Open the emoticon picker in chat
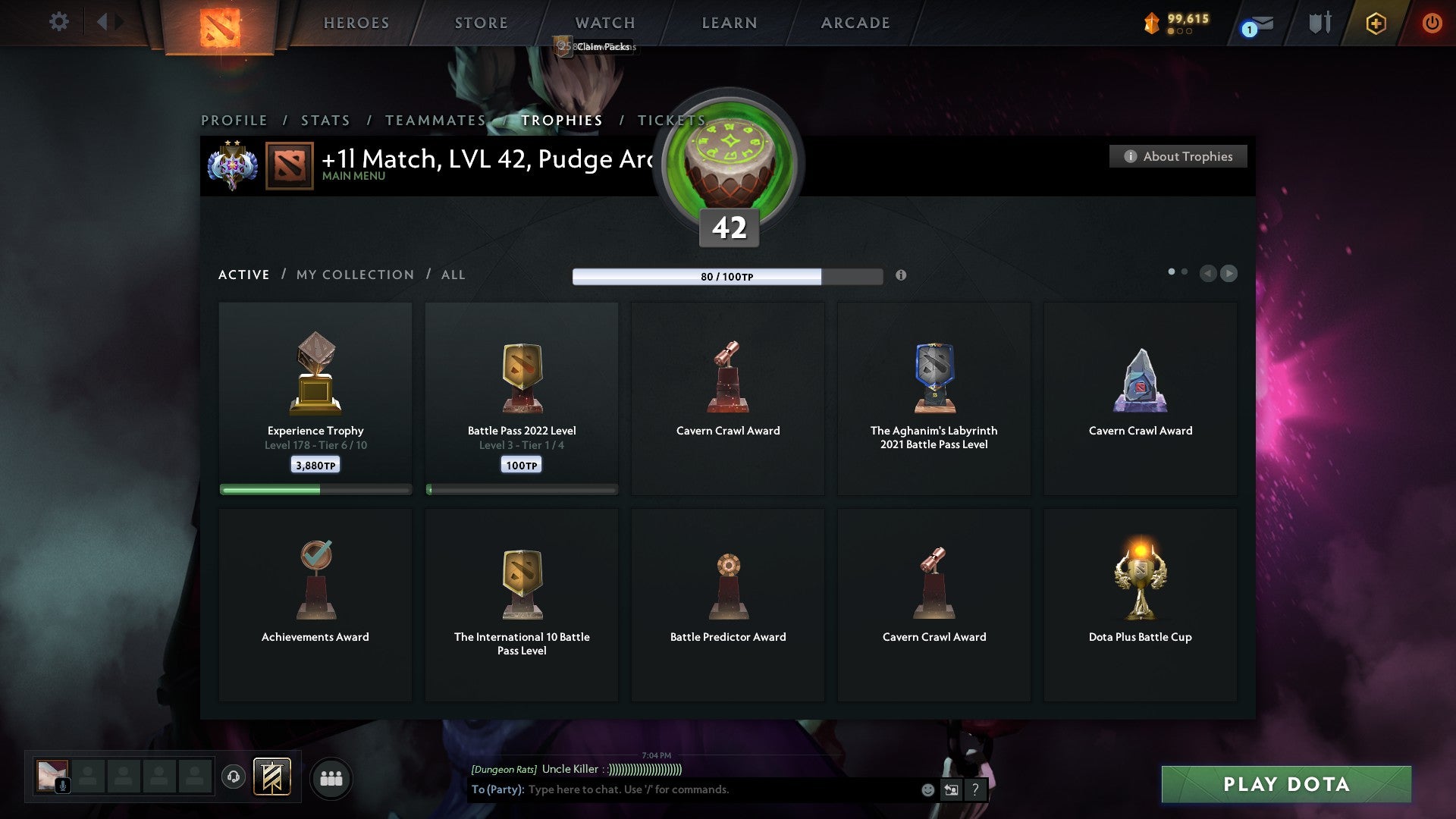Image resolution: width=1456 pixels, height=819 pixels. (x=928, y=789)
